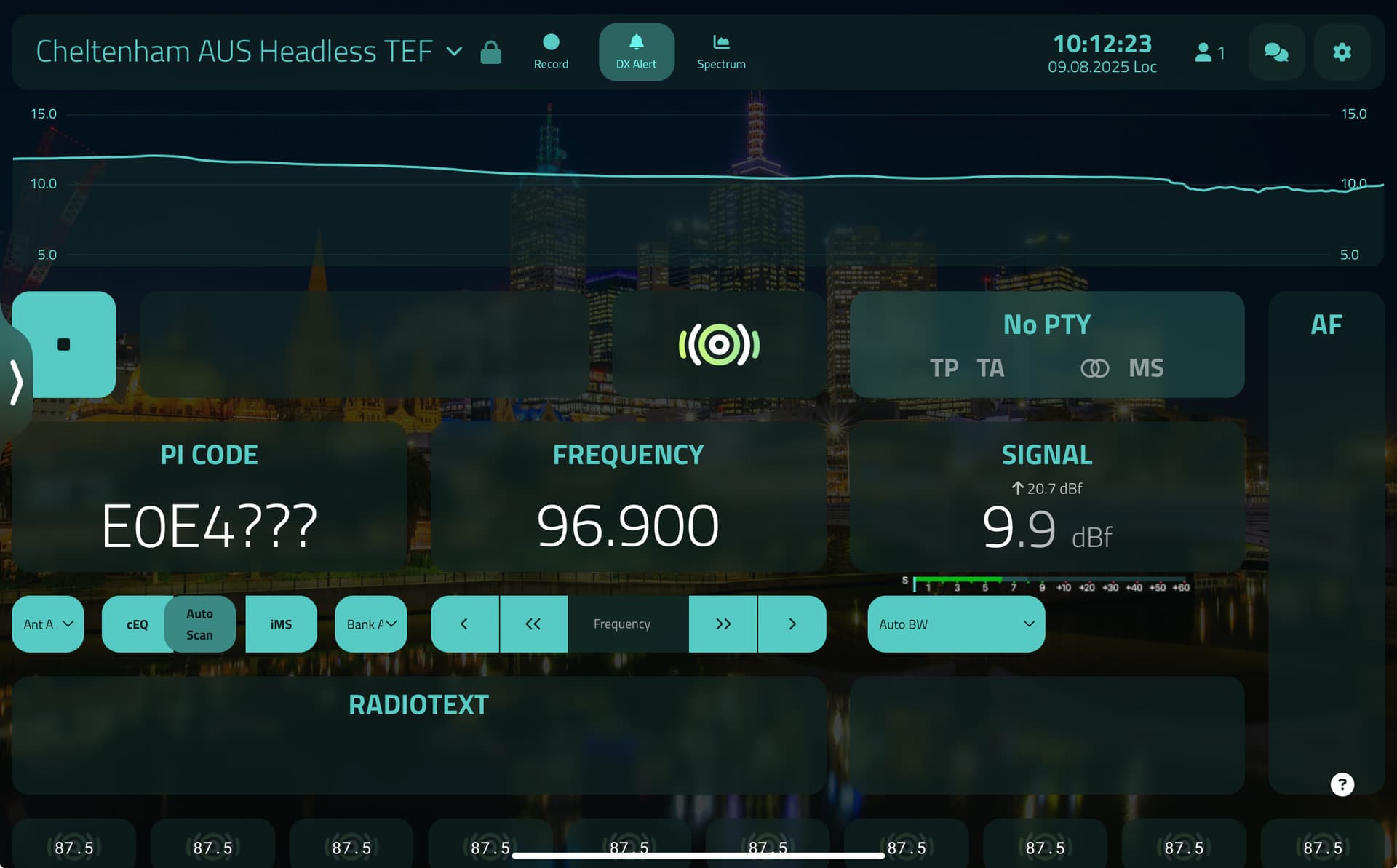Seek down with the double left arrows

click(533, 624)
